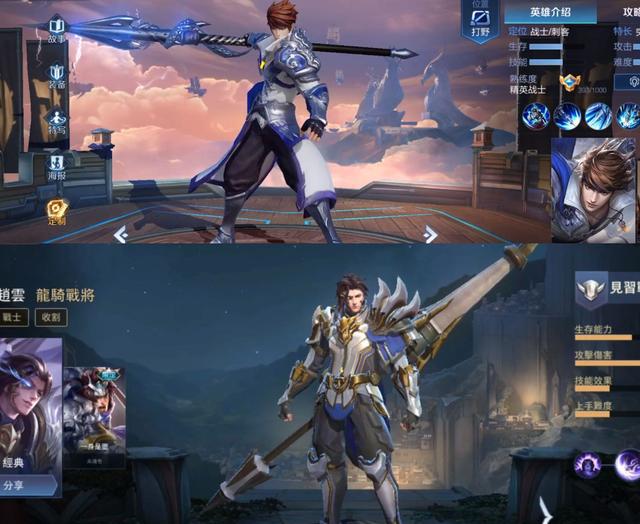Image resolution: width=640 pixels, height=524 pixels.
Task: Select the first skill icon in the row
Action: pos(536,116)
